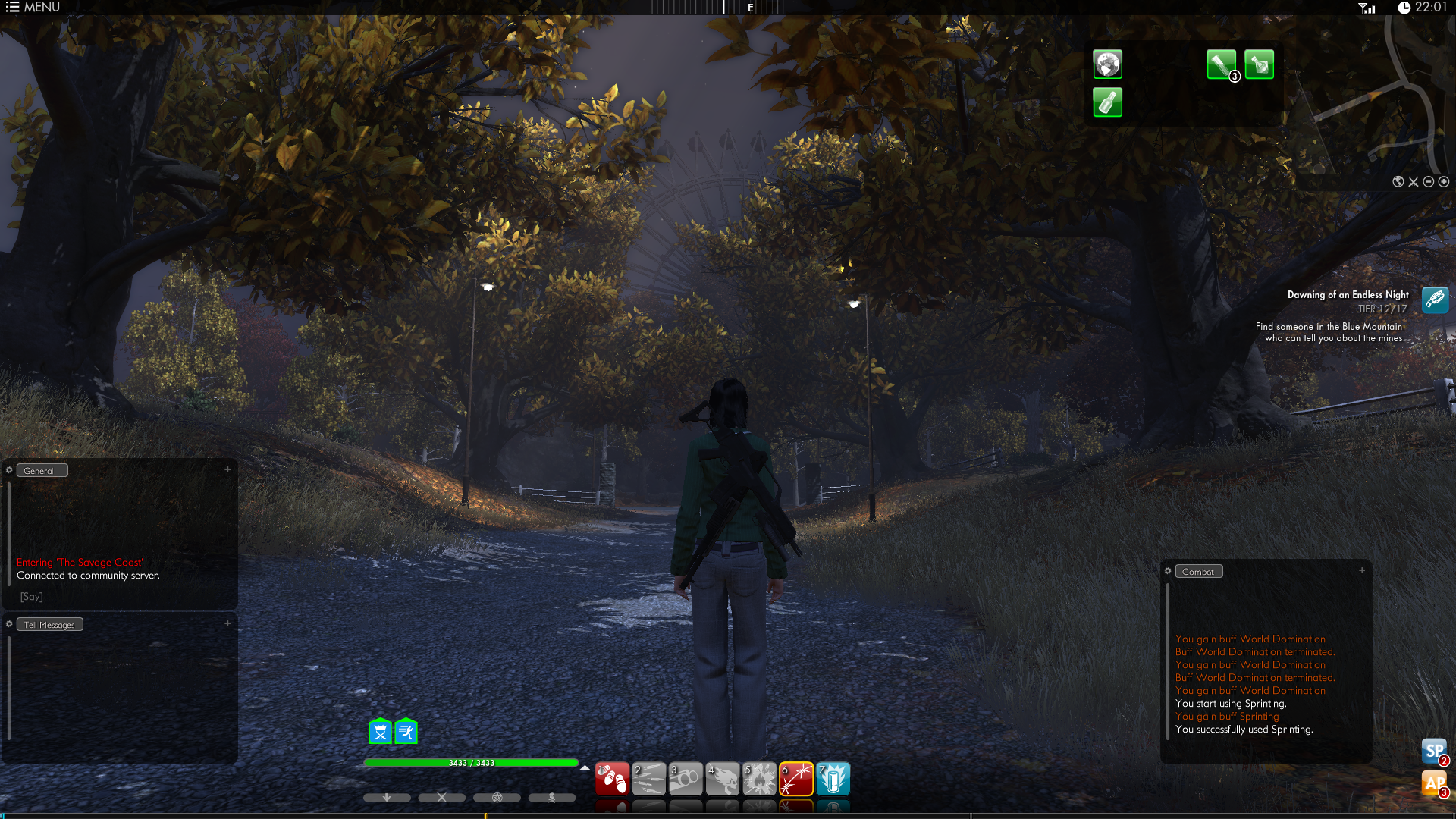
Task: Activate the barbed wire ability in slot 6
Action: pos(796,779)
